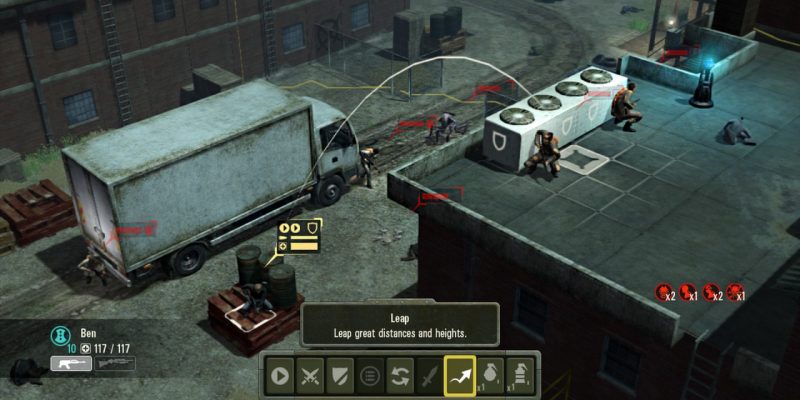Activate the shield defend action
Viewport: 800px width, 400px height.
pyautogui.click(x=341, y=375)
